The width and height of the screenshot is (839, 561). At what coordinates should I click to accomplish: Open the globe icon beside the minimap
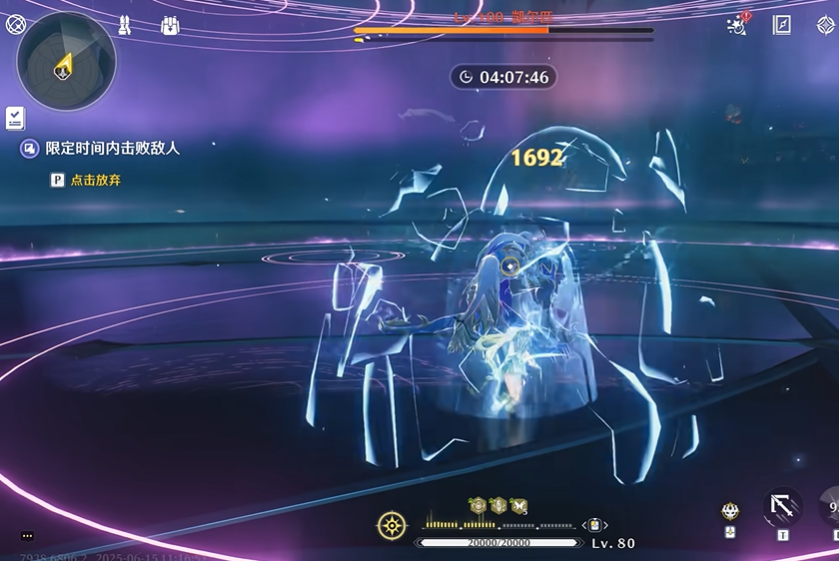[15, 25]
